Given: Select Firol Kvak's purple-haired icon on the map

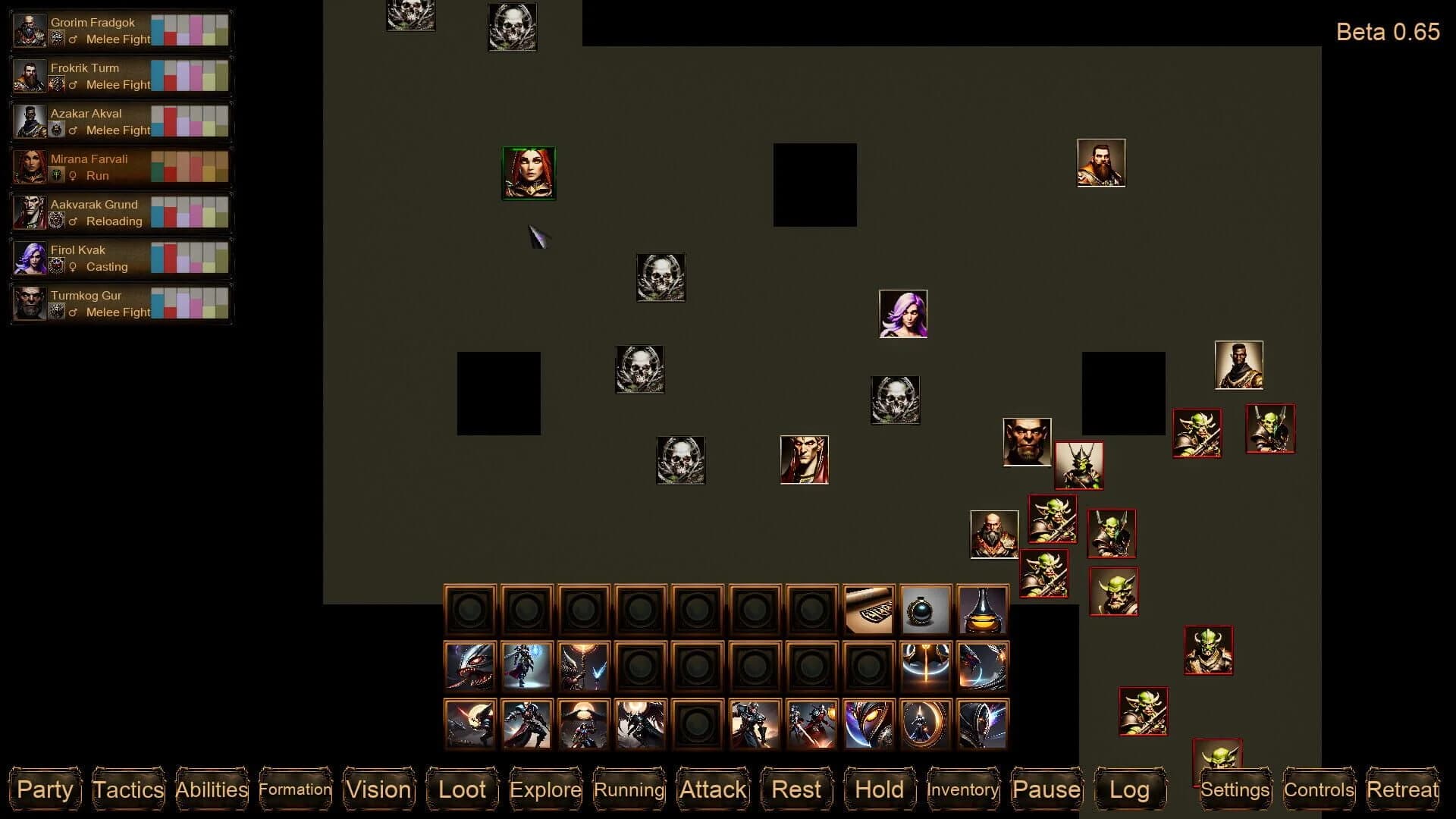Looking at the screenshot, I should coord(902,313).
